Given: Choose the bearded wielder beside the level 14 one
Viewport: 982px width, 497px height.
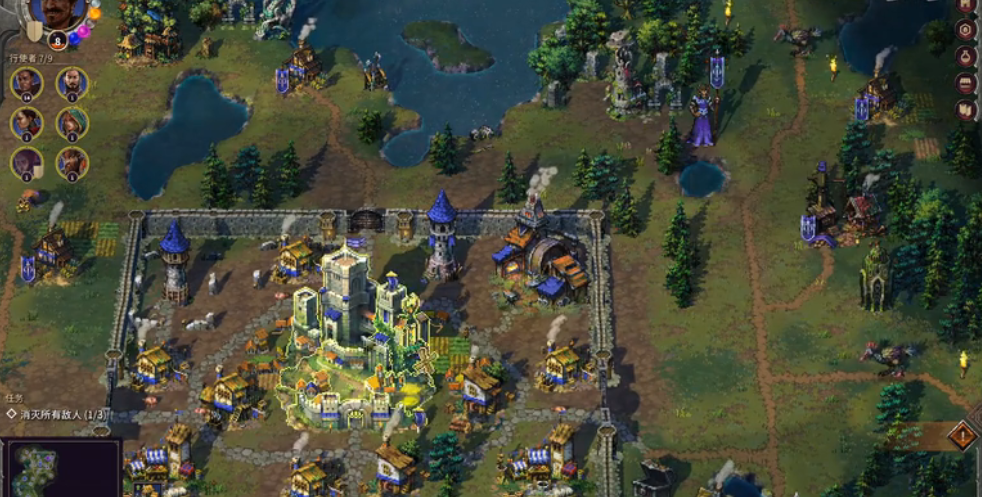Looking at the screenshot, I should point(72,83).
